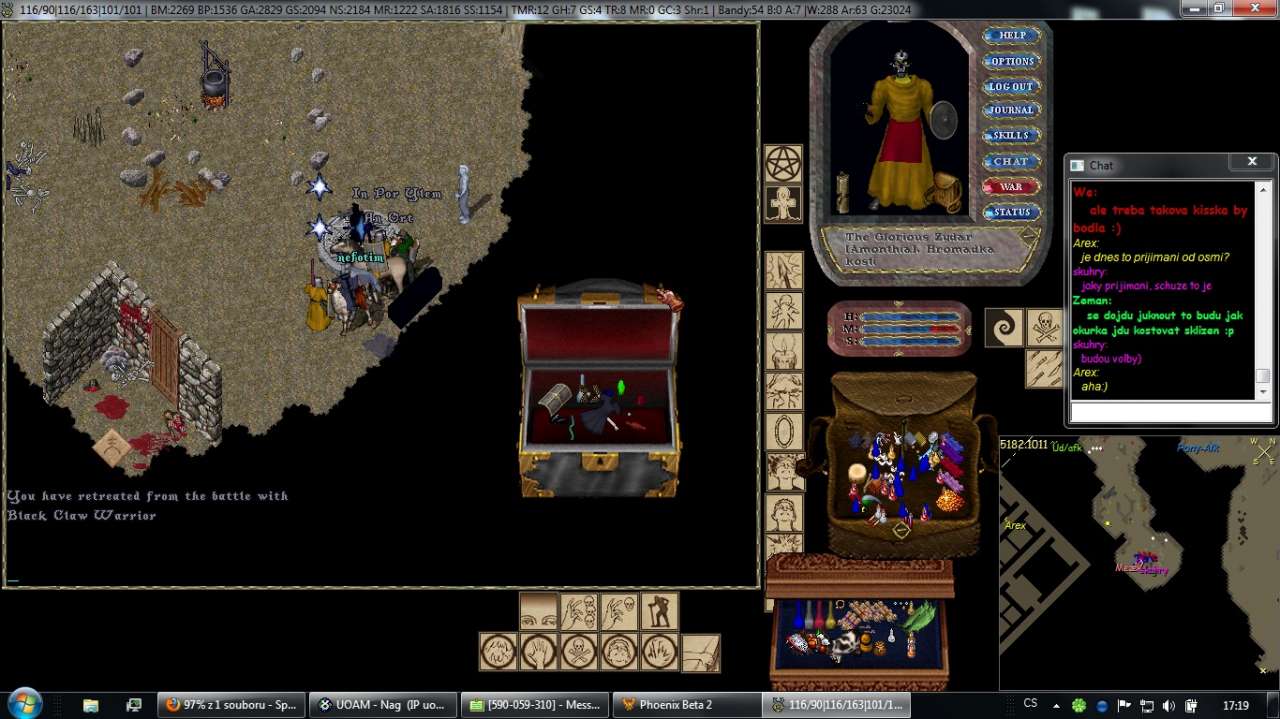Screen dimensions: 1280x719
Task: Open the Options menu
Action: click(x=1012, y=61)
